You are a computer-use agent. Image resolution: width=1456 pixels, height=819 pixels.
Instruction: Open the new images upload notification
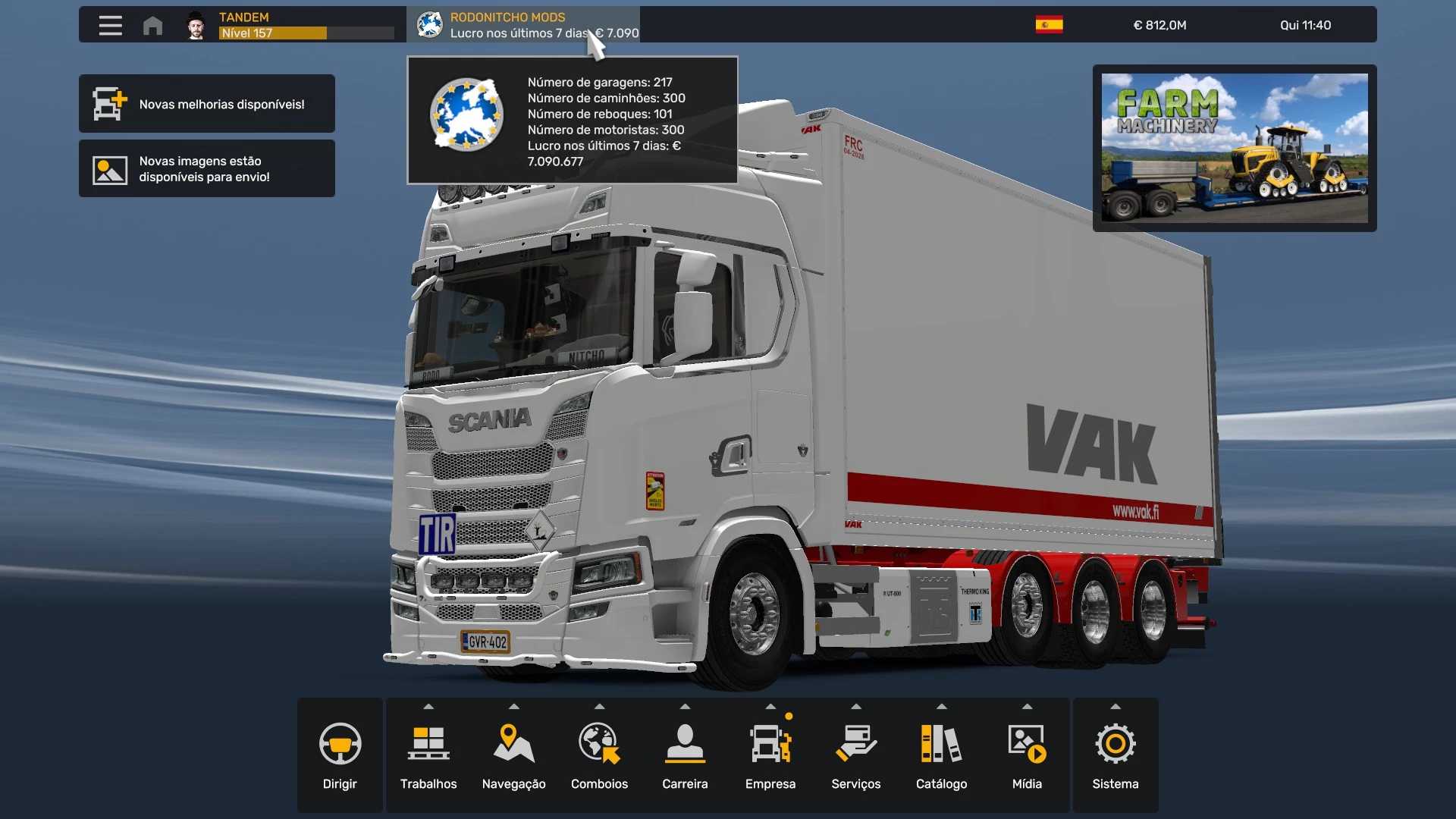click(x=206, y=169)
